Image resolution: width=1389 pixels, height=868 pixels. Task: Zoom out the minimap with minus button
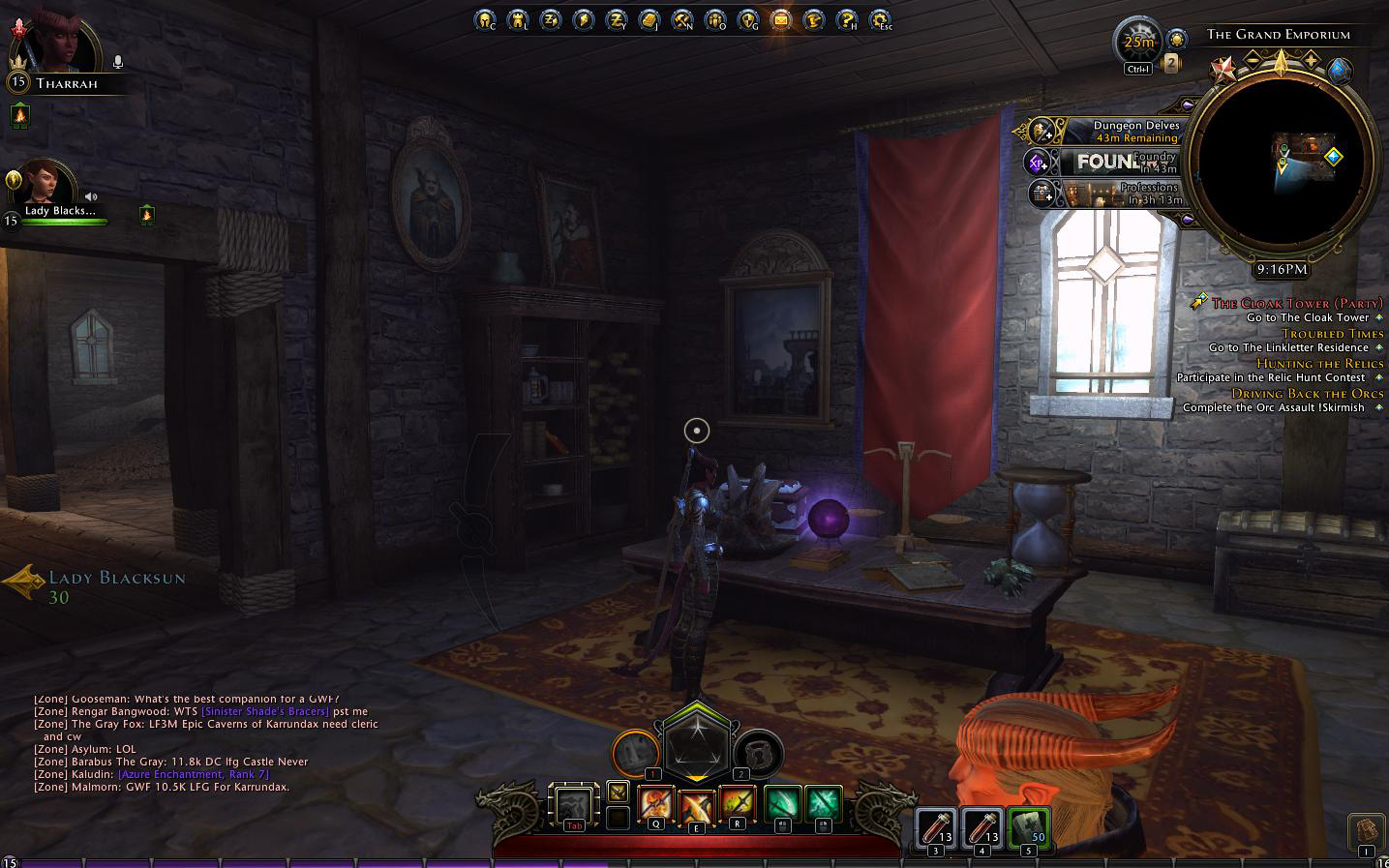pos(1253,60)
